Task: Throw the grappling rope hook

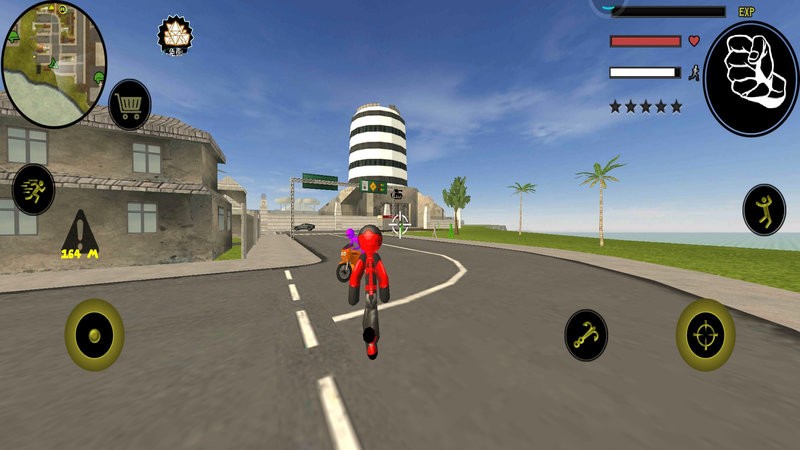Action: point(586,335)
